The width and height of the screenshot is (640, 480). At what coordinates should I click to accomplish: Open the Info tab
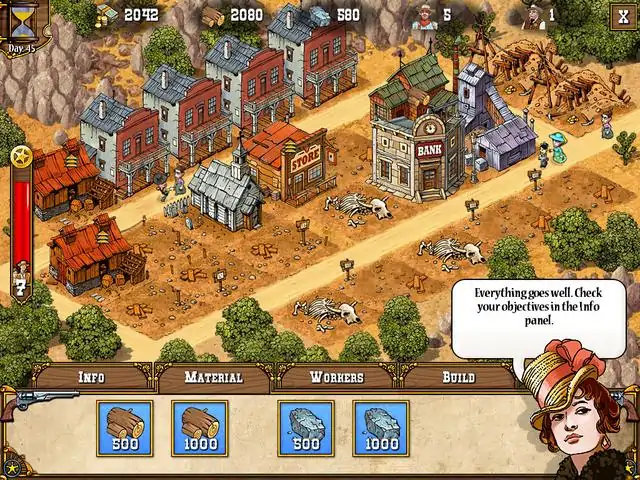(x=92, y=378)
